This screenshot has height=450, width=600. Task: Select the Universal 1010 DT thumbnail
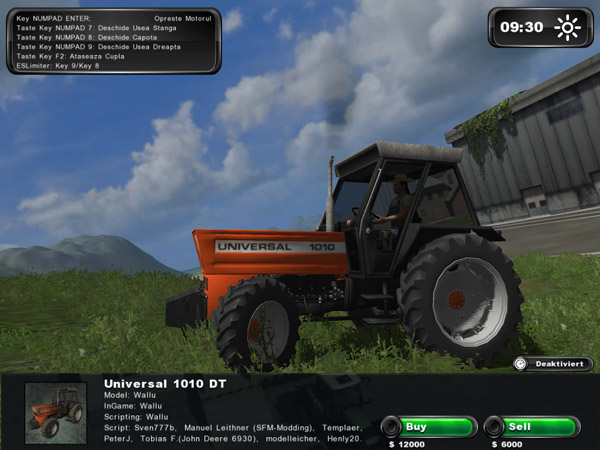[55, 413]
